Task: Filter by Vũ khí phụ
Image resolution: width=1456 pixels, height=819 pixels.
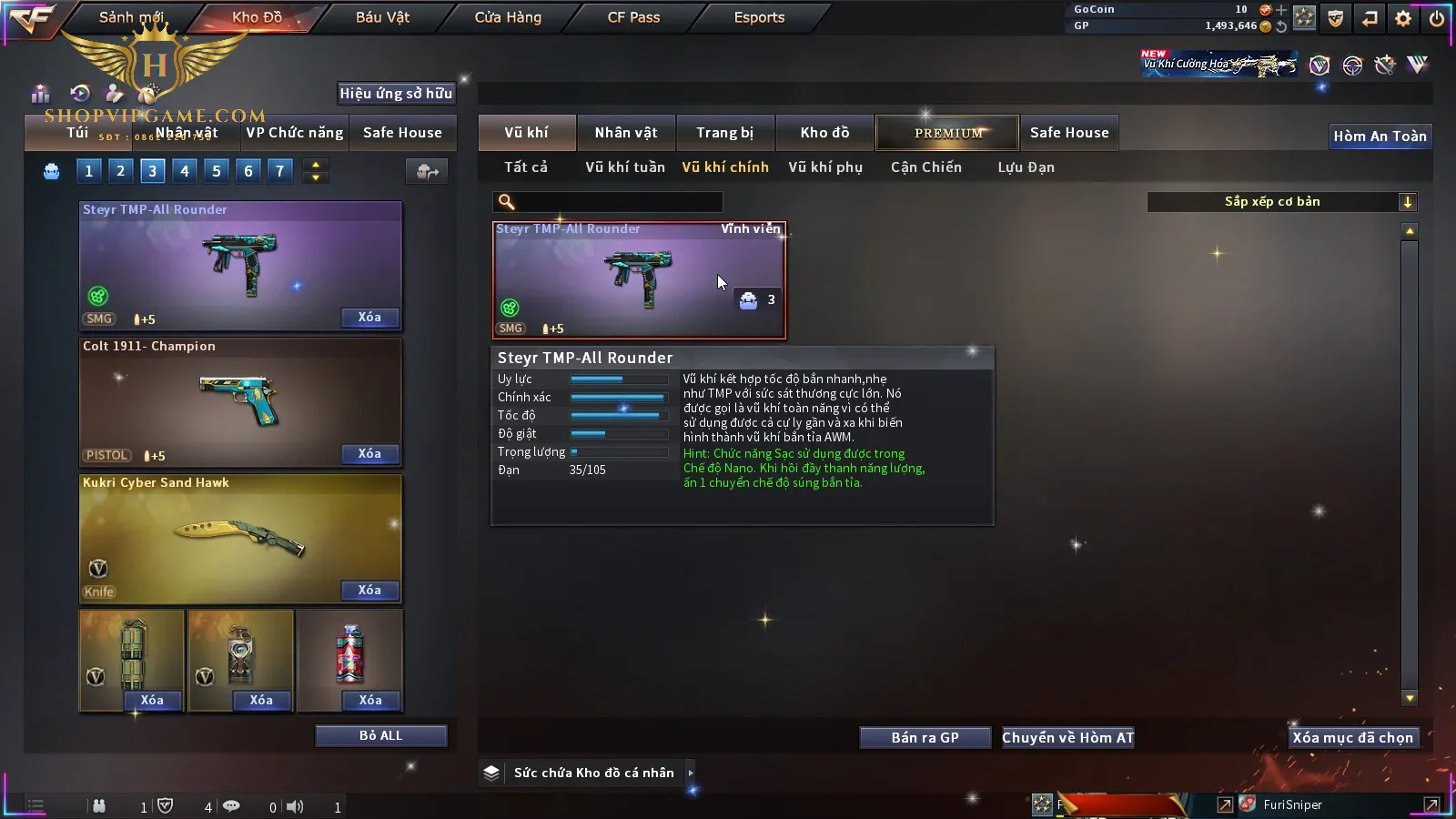Action: (825, 167)
